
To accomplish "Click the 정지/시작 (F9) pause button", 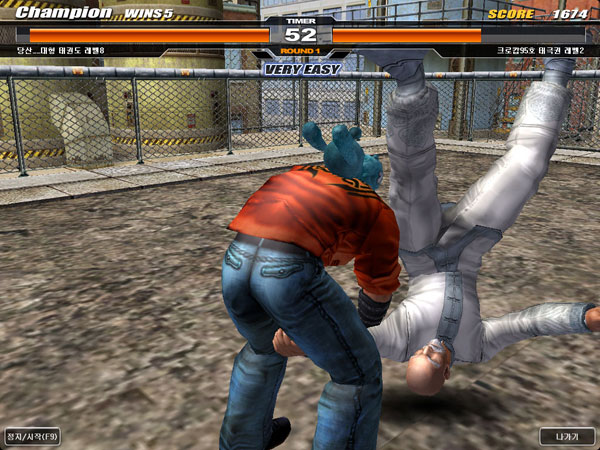I will [x=32, y=436].
